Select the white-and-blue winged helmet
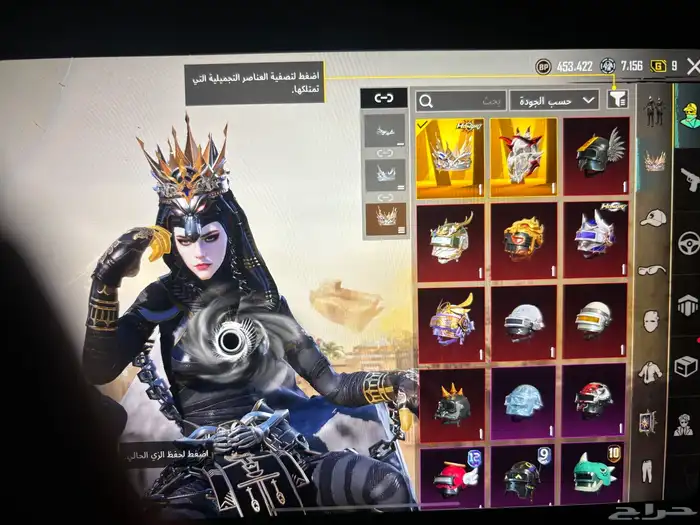This screenshot has height=525, width=700. pos(596,238)
